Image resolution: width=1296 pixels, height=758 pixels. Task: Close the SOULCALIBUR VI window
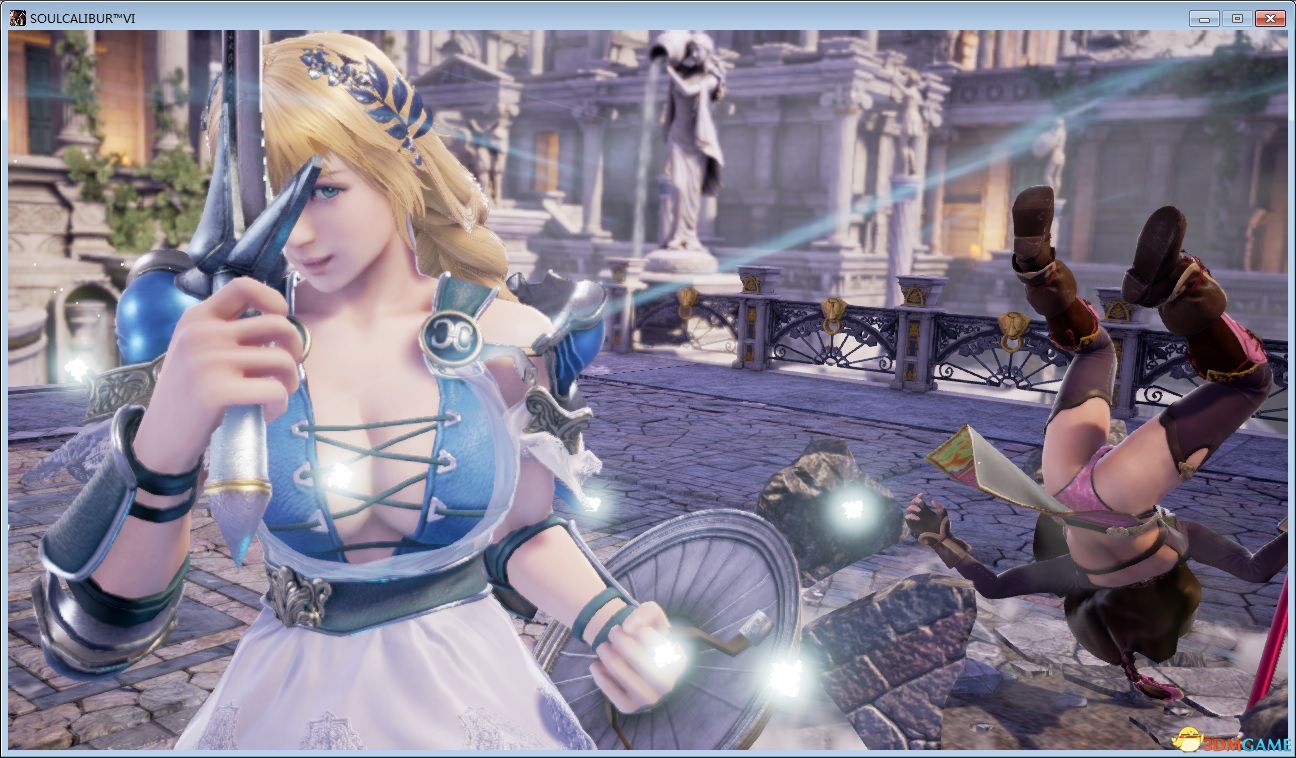pos(1270,19)
